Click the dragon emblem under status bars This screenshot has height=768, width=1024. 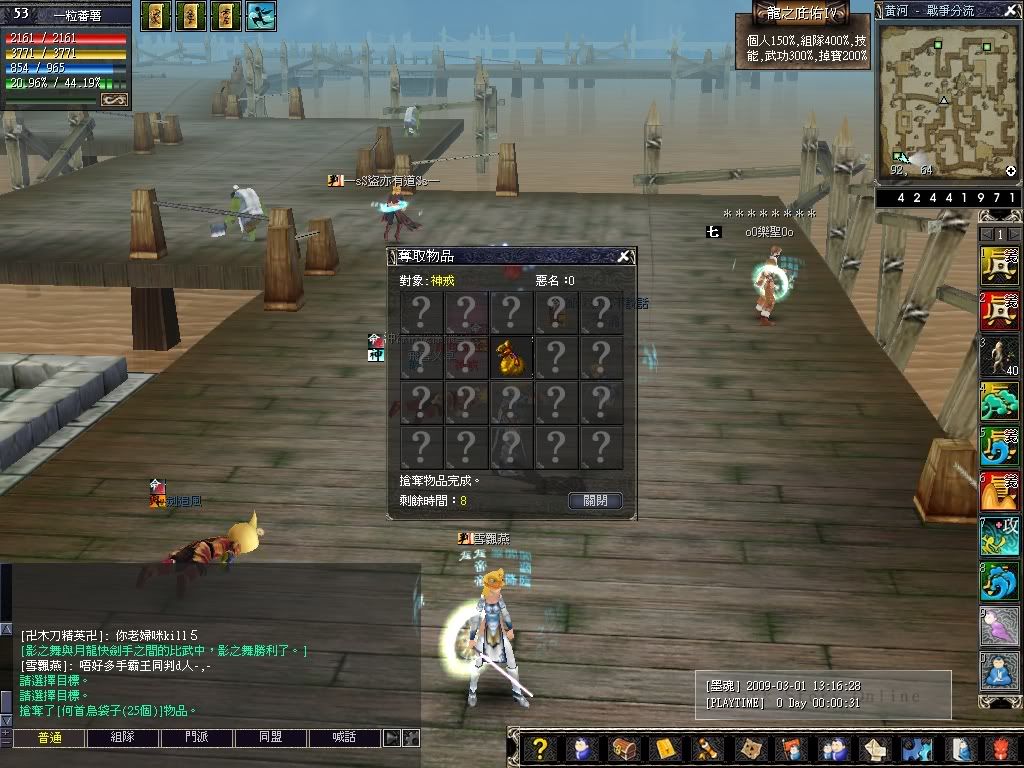pyautogui.click(x=114, y=99)
